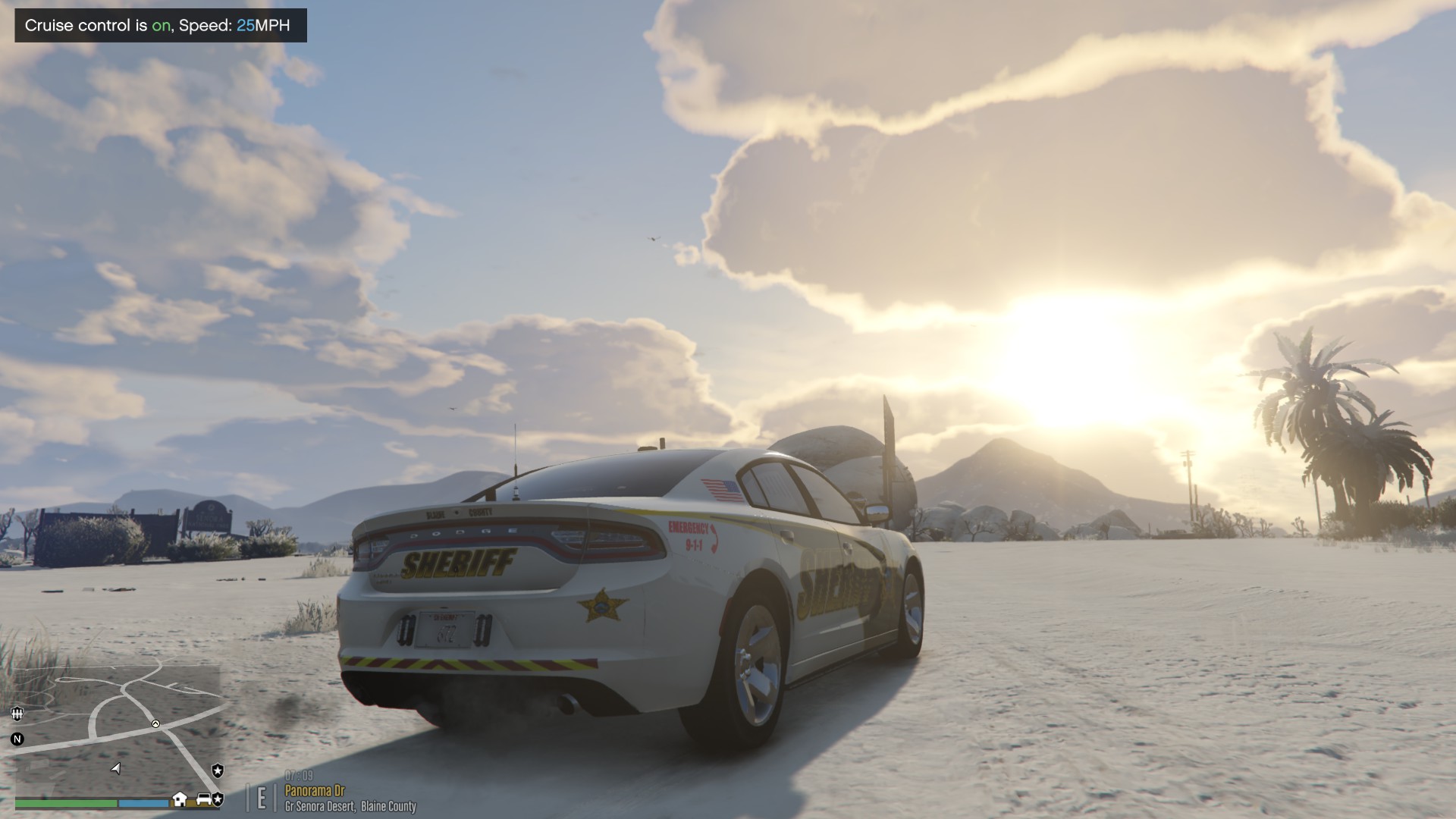Click the prison bars map blip

[17, 713]
